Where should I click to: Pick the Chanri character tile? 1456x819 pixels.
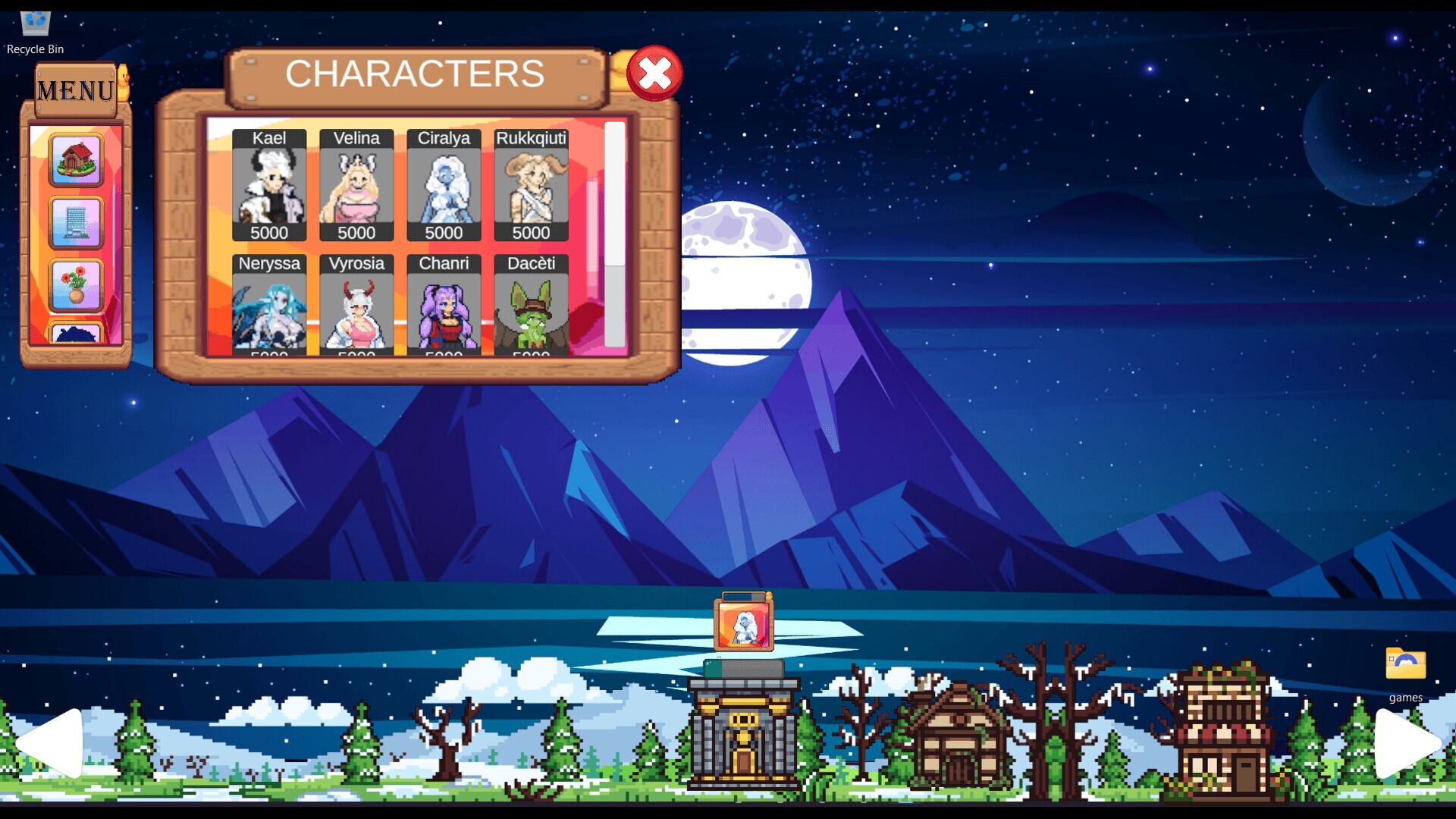[444, 306]
